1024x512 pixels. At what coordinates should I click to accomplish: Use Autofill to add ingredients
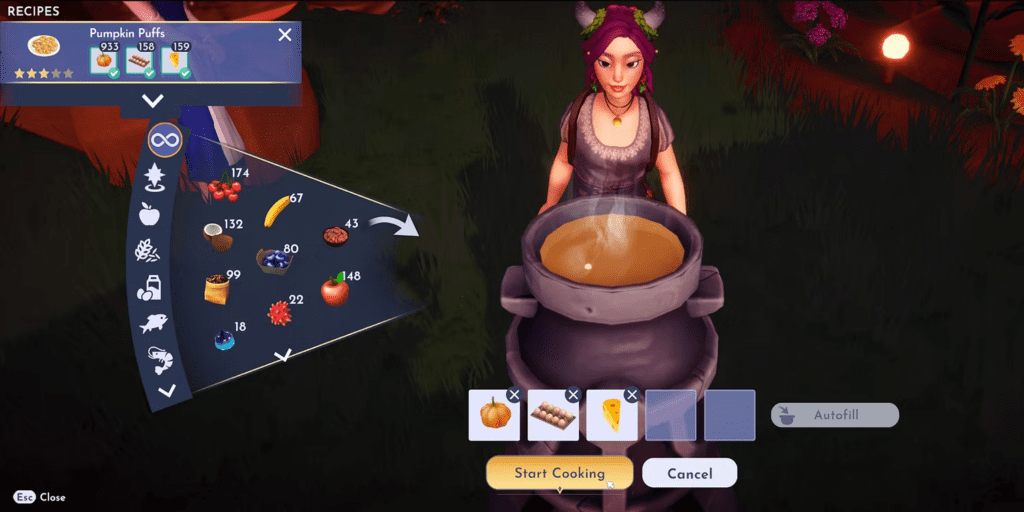[x=834, y=415]
